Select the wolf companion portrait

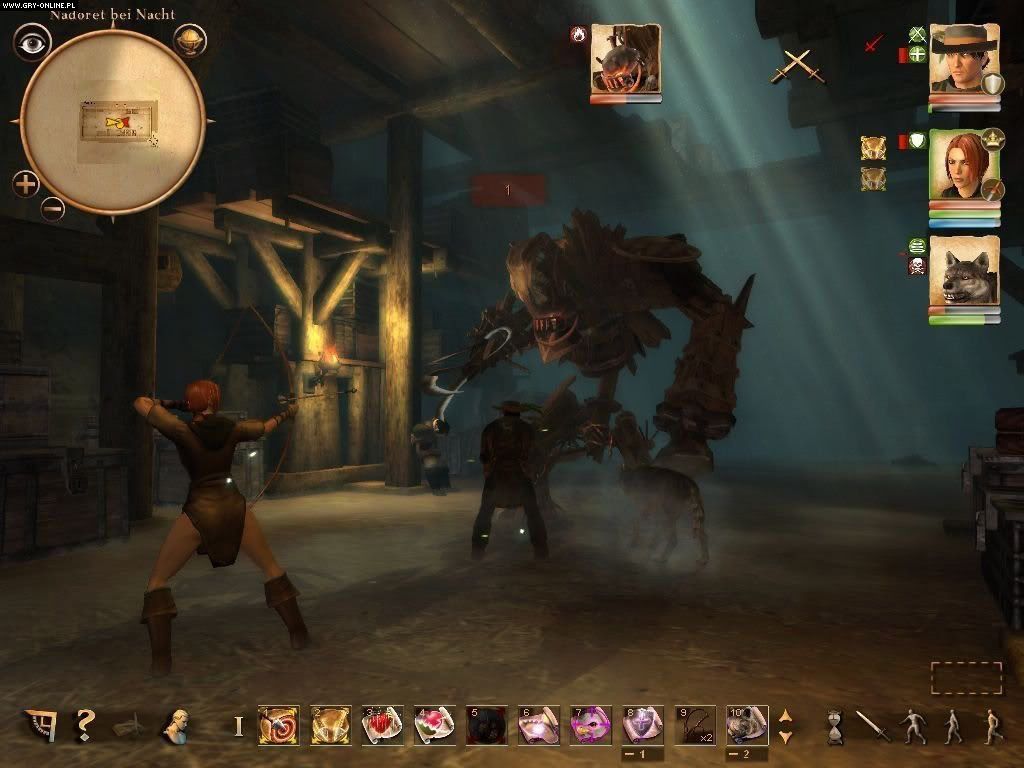(964, 271)
